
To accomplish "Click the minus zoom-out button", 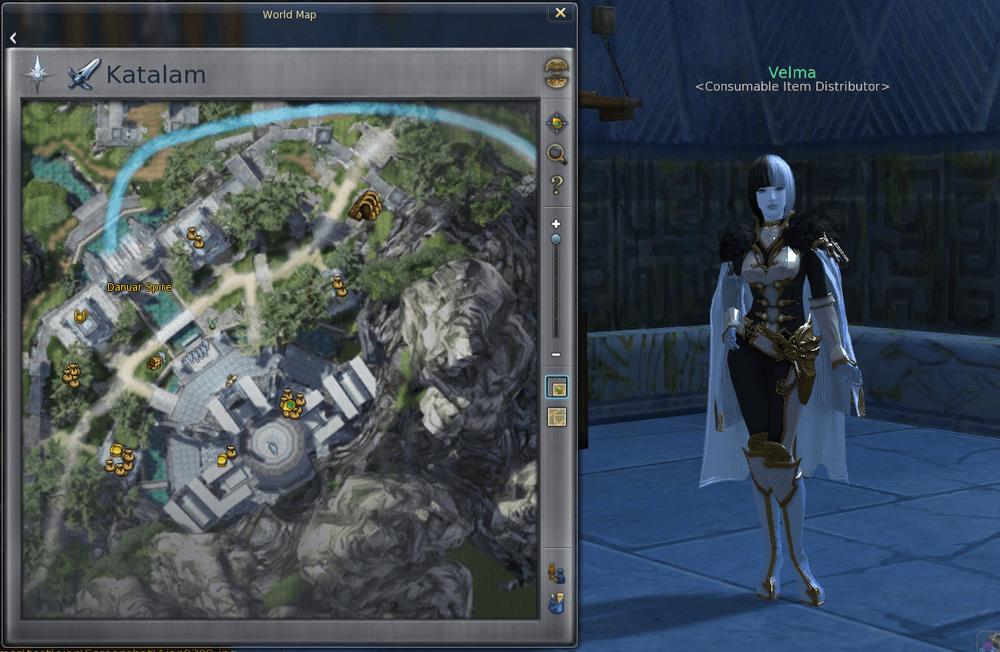I will point(556,356).
